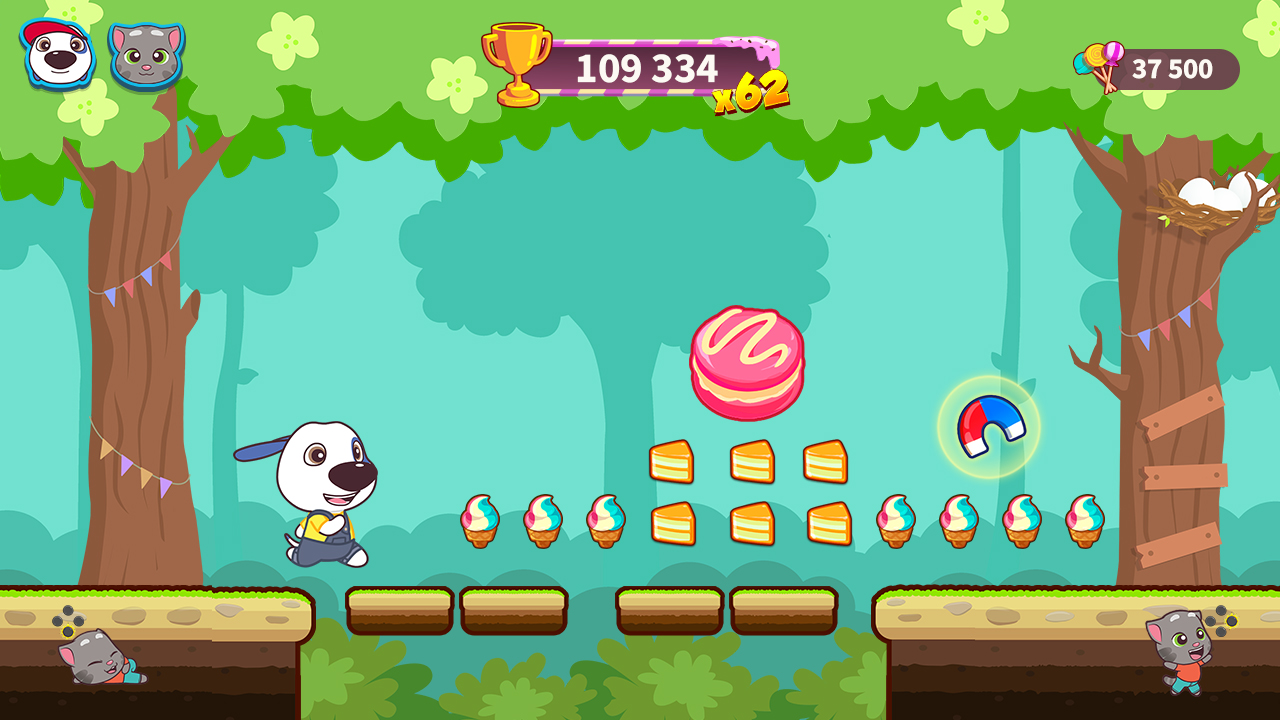Tap the running Tom bottom right corner

[1180, 655]
